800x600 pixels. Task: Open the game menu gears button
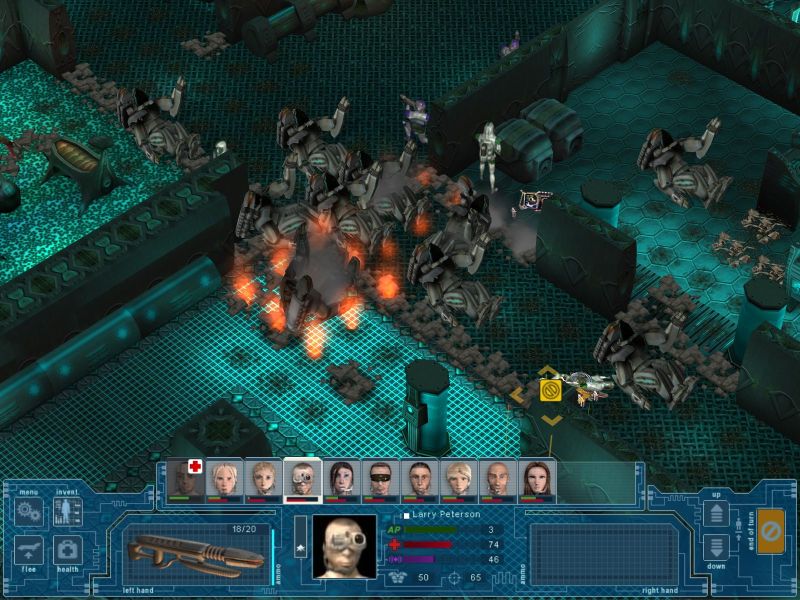pos(28,511)
